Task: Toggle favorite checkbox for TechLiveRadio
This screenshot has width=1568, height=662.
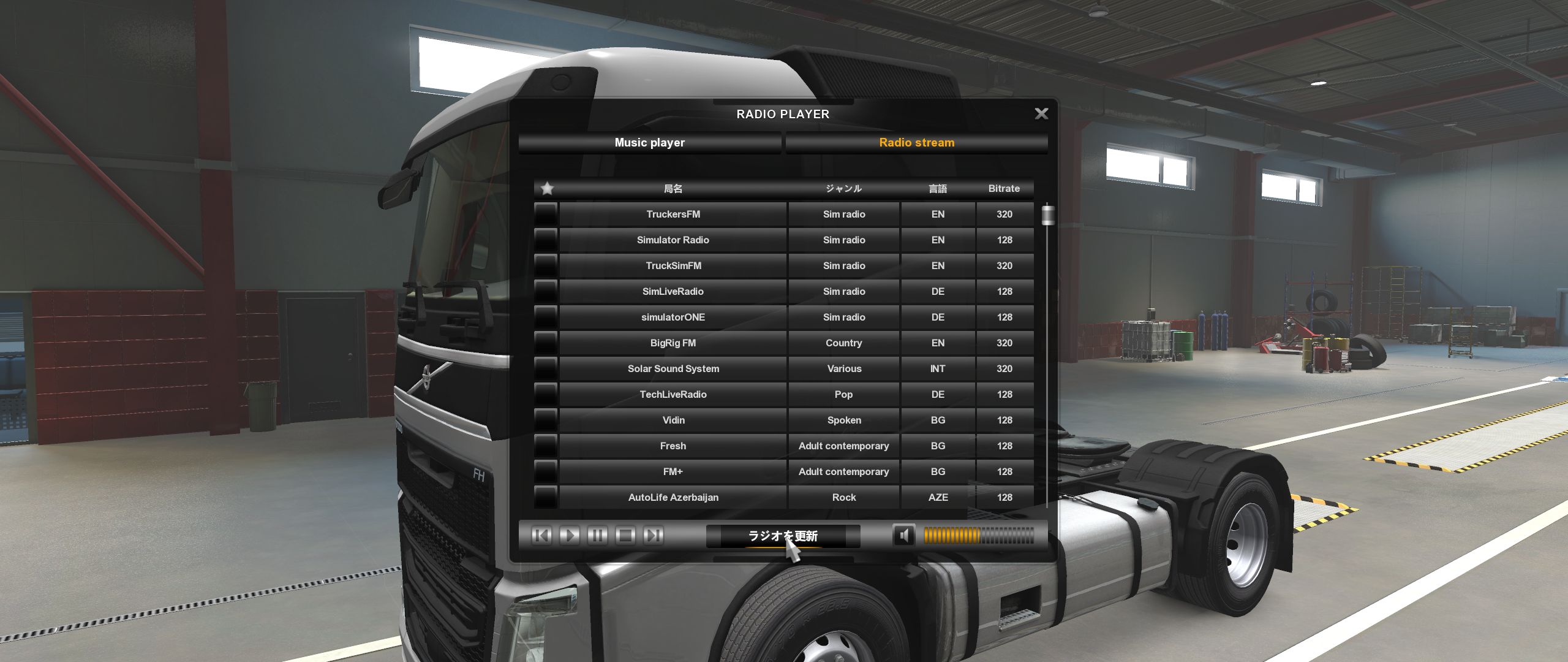Action: [x=545, y=395]
